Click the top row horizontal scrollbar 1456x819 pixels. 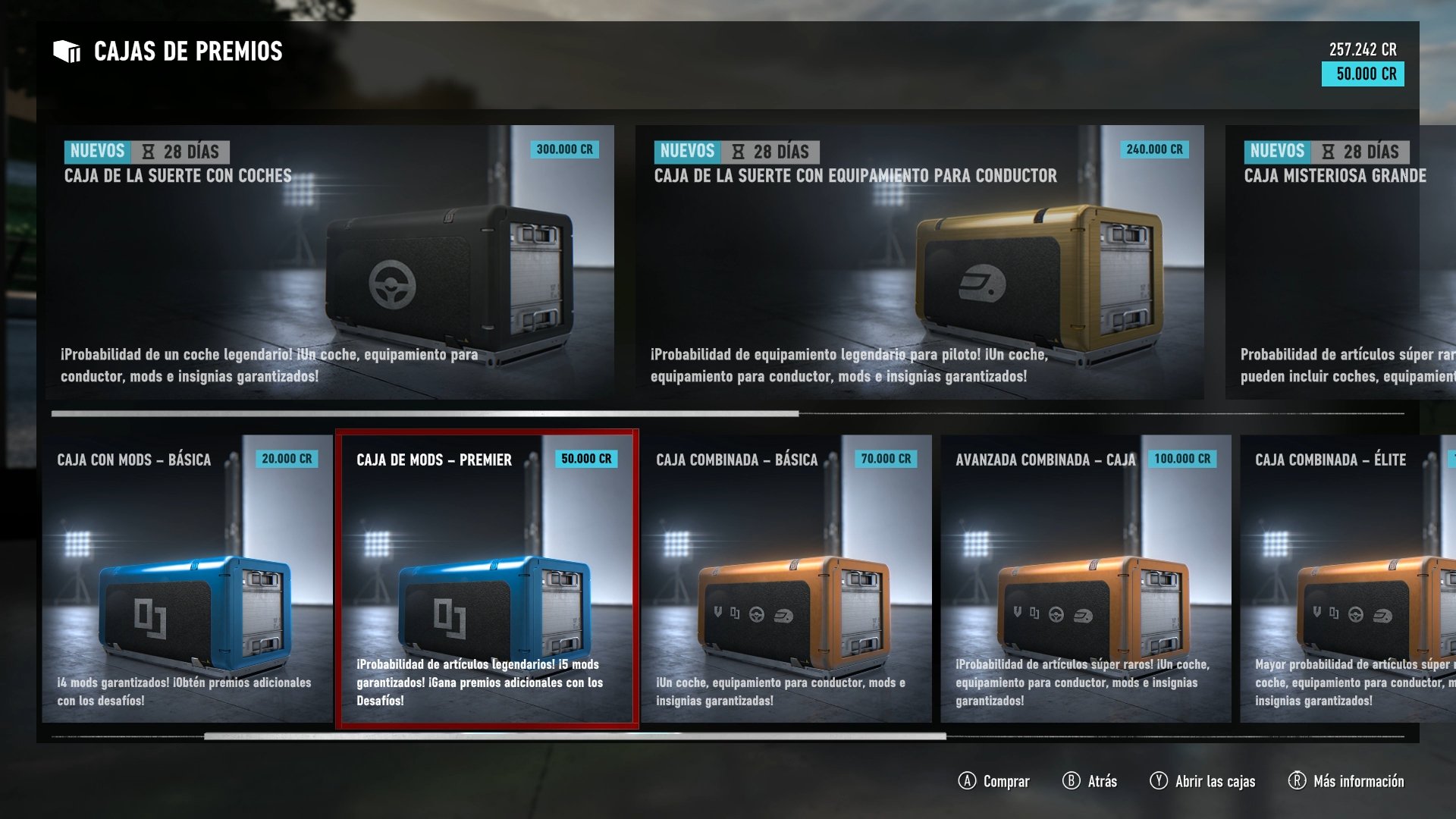pyautogui.click(x=425, y=414)
